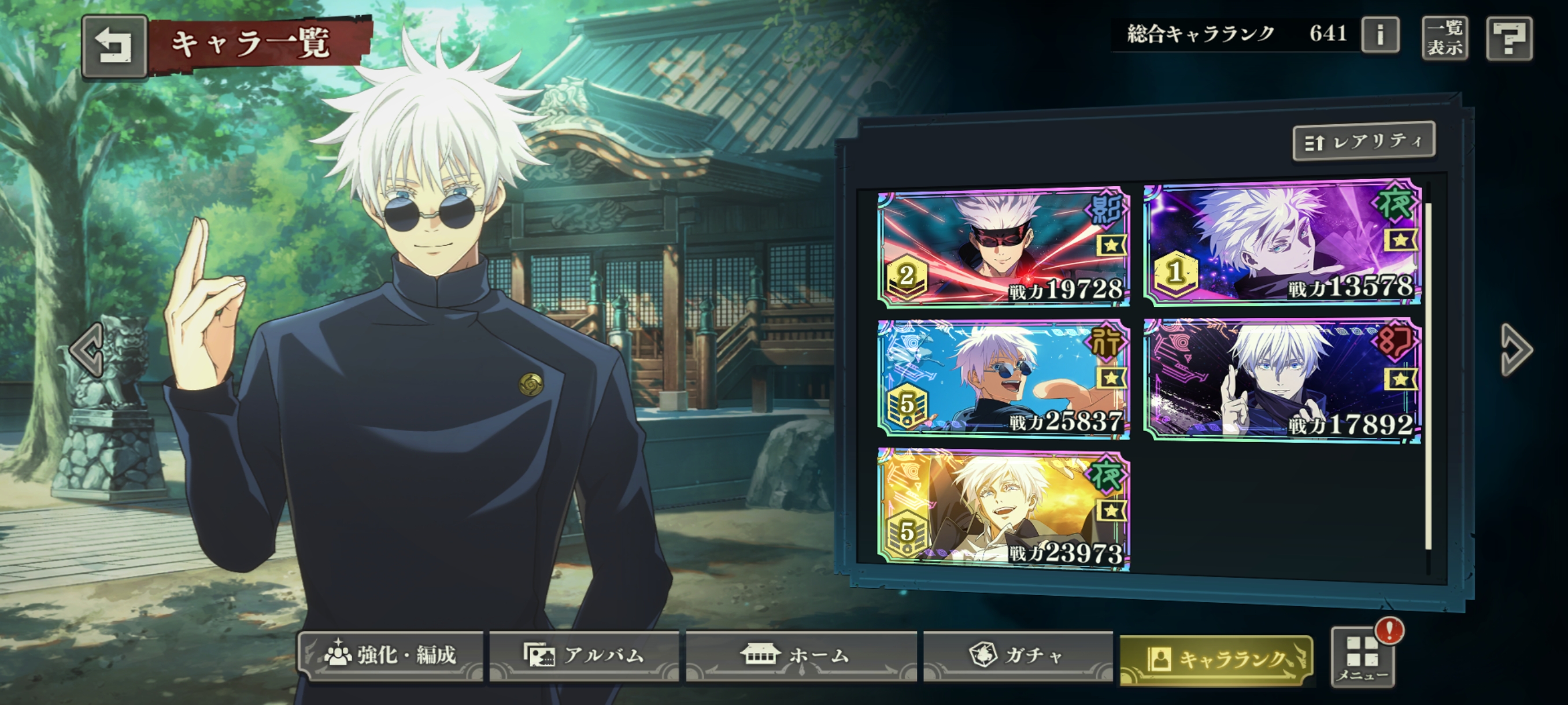Go back using the return arrow button
The image size is (1568, 705).
114,46
